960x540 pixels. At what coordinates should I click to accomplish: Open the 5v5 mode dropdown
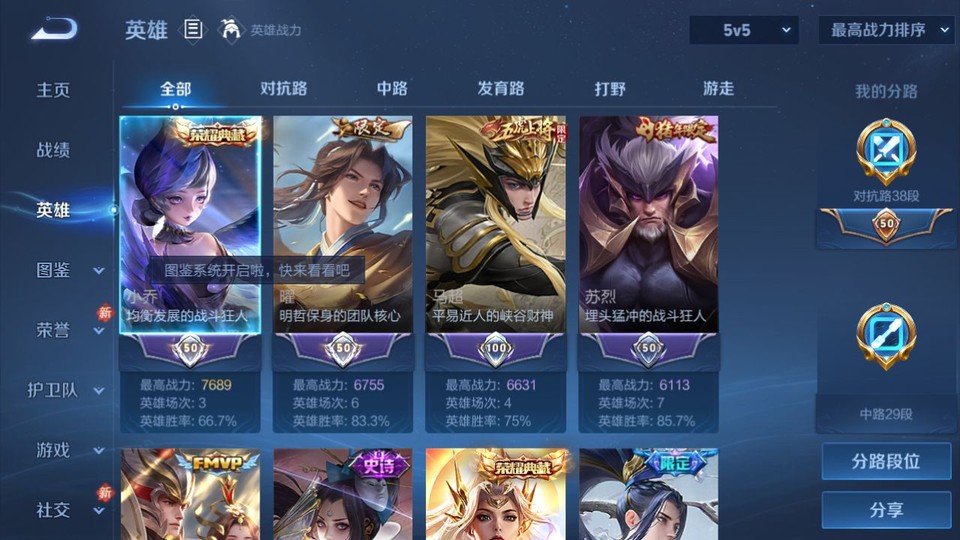point(744,30)
